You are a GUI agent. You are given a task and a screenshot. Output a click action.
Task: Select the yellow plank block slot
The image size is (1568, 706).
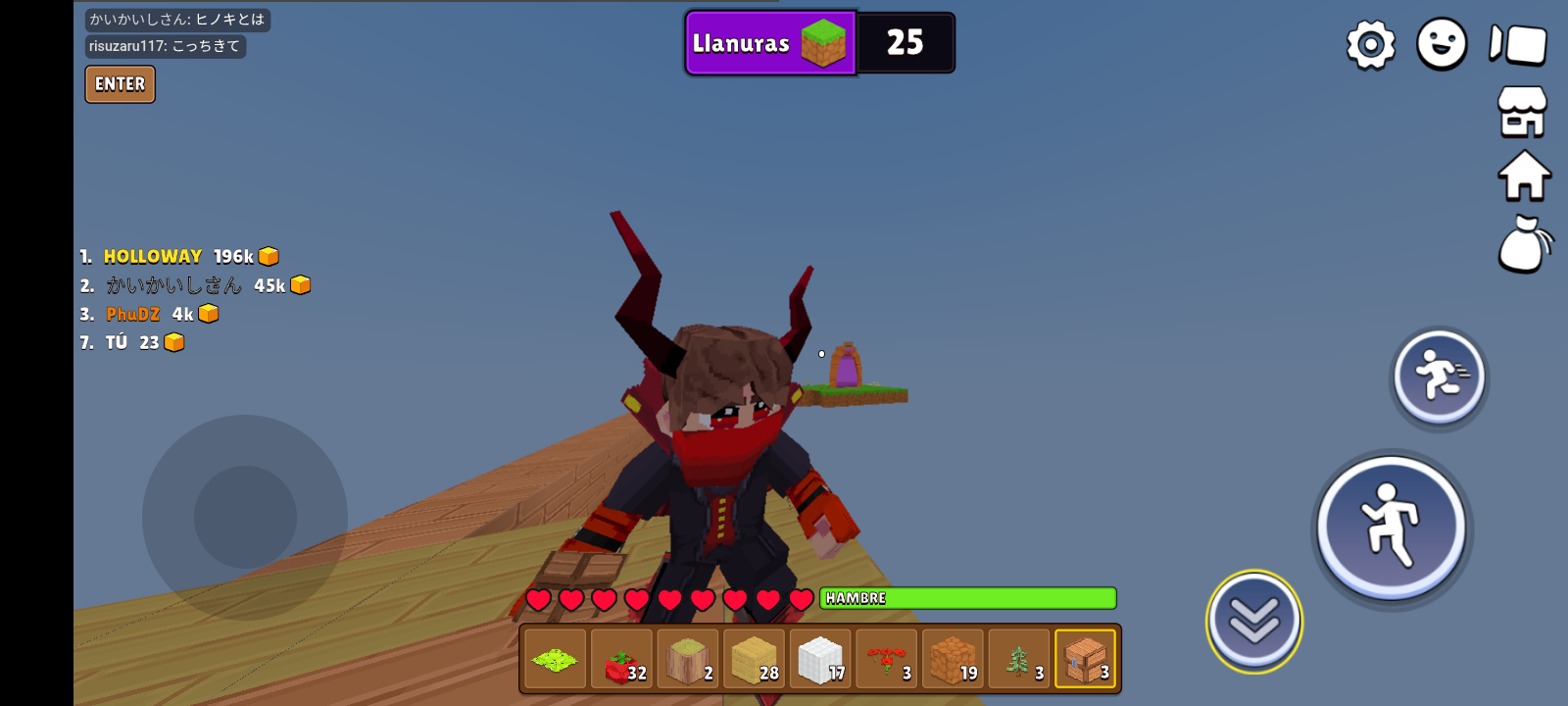755,659
